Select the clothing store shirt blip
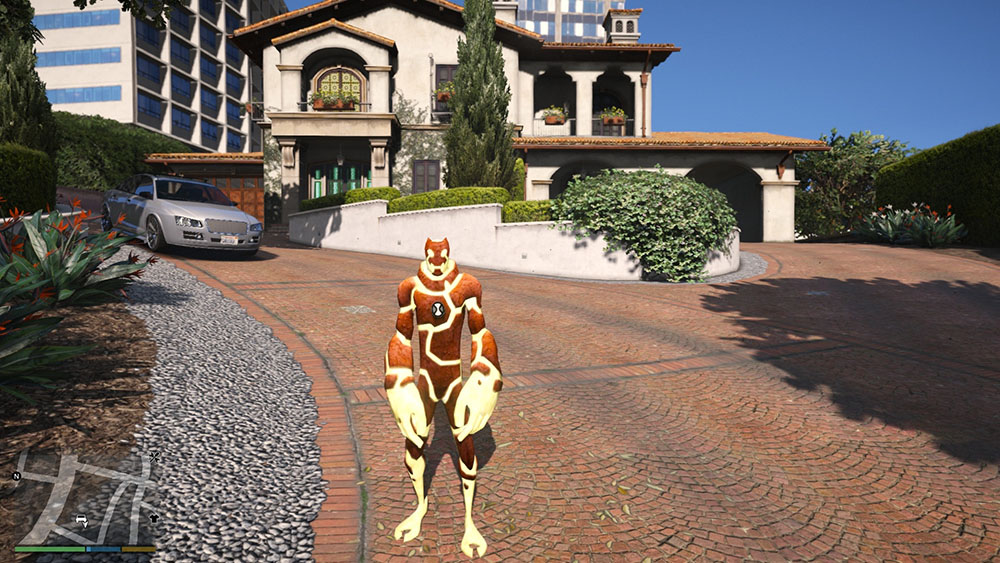 pyautogui.click(x=153, y=518)
